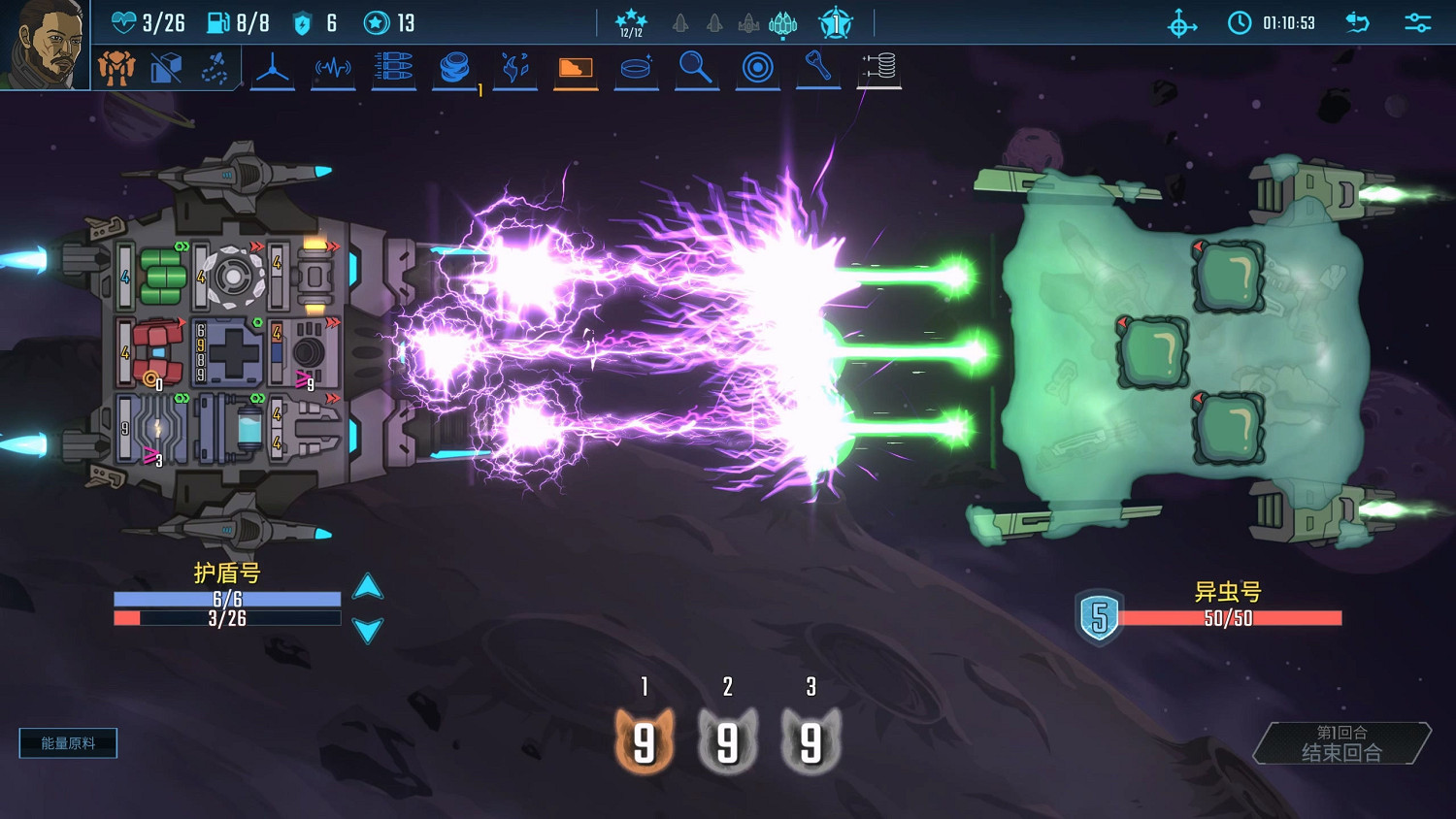Viewport: 1456px width, 819px height.
Task: Open the magnifying glass tab
Action: [696, 69]
